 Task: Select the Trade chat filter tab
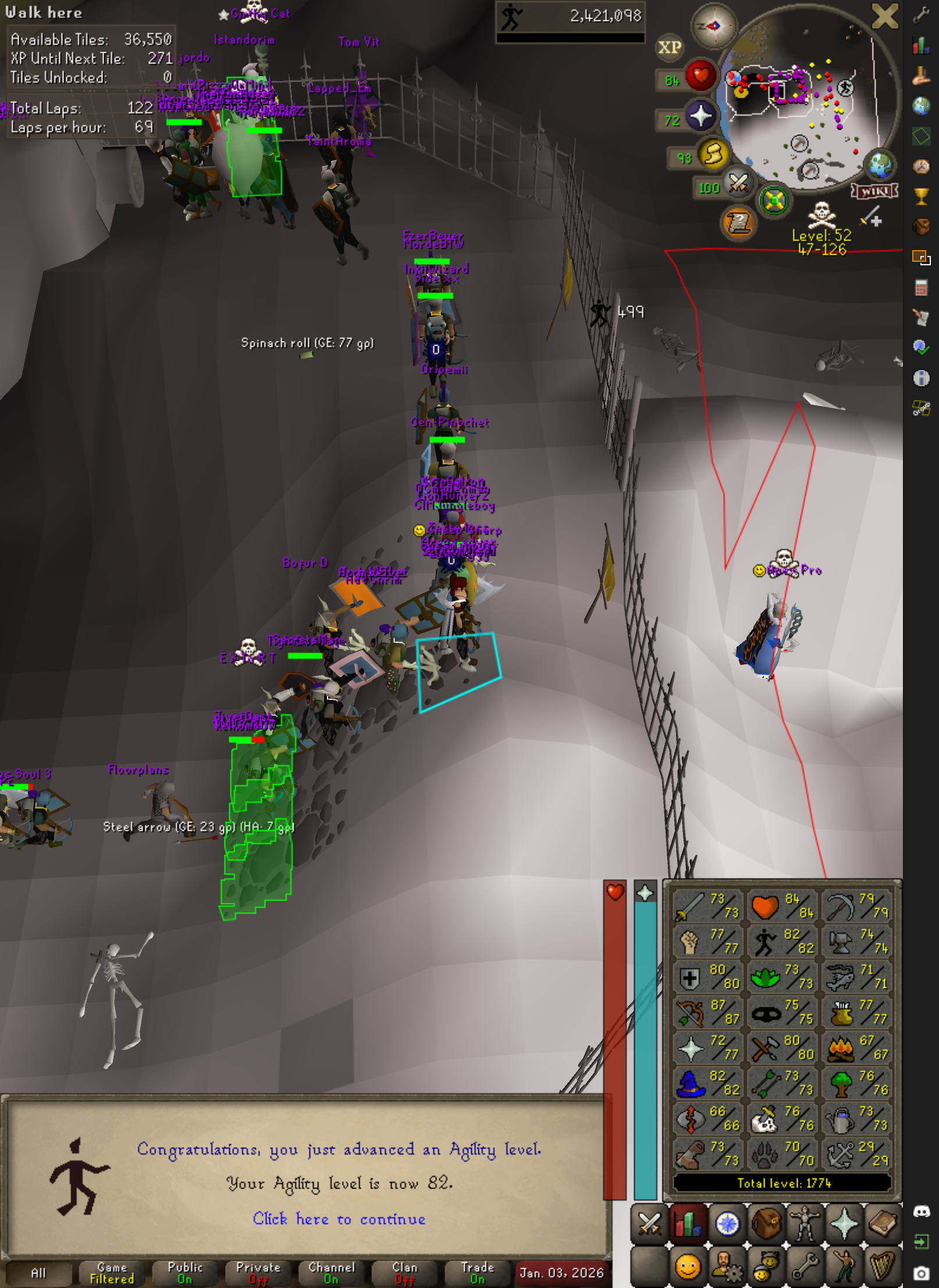[477, 1273]
